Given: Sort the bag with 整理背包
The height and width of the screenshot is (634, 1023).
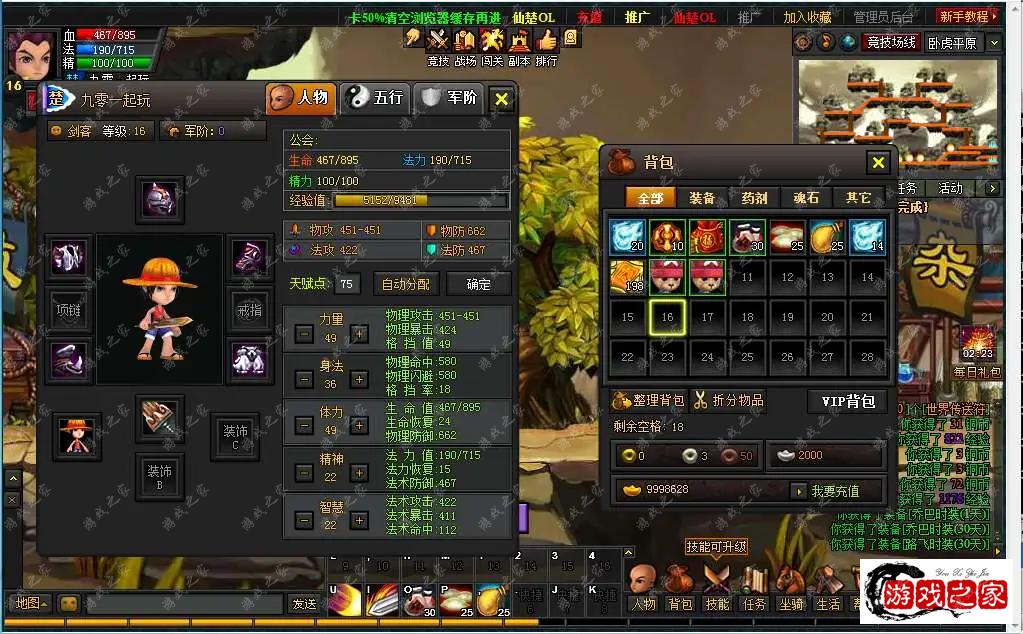Looking at the screenshot, I should [648, 401].
